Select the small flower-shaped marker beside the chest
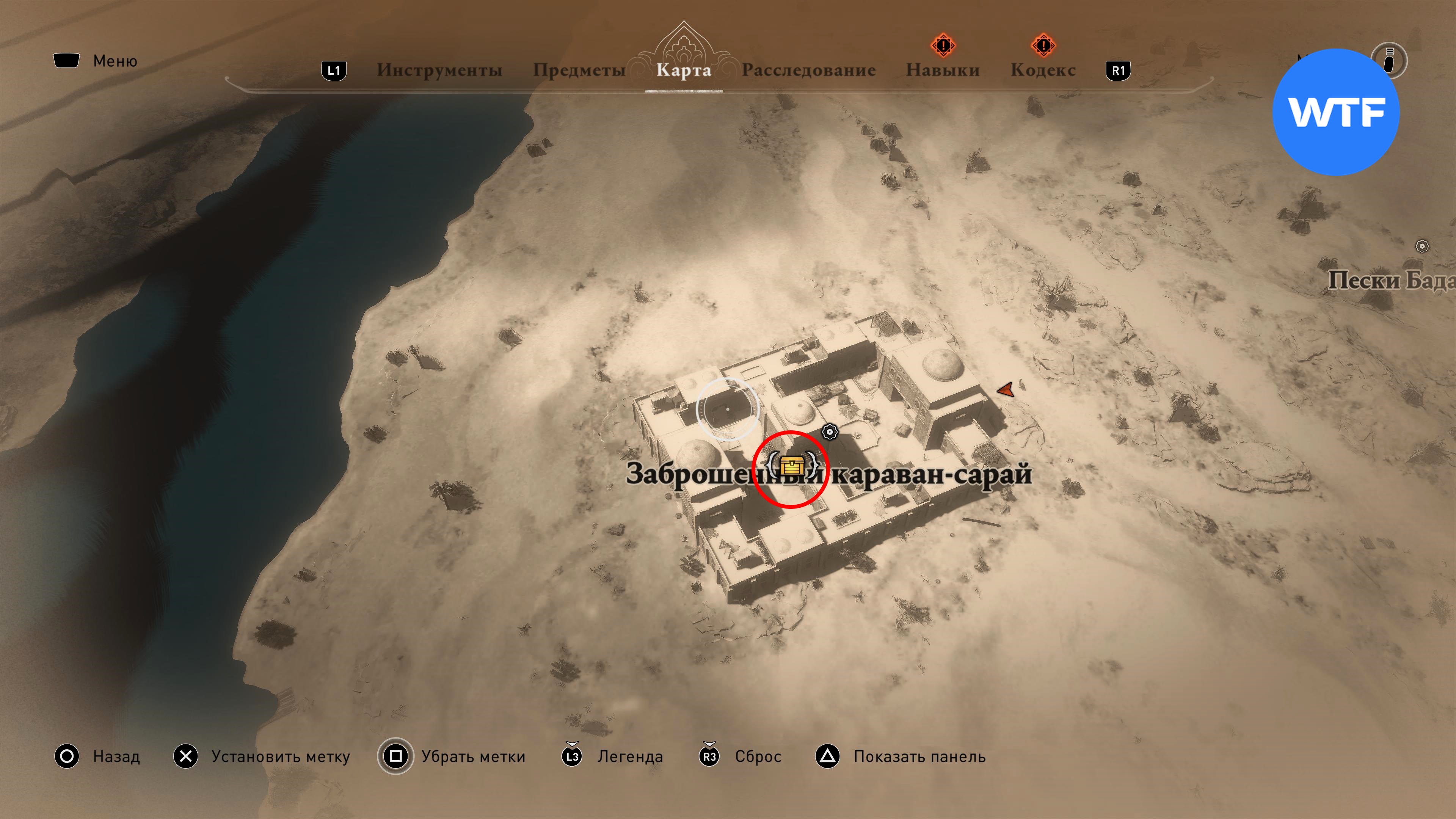The width and height of the screenshot is (1456, 819). point(829,432)
